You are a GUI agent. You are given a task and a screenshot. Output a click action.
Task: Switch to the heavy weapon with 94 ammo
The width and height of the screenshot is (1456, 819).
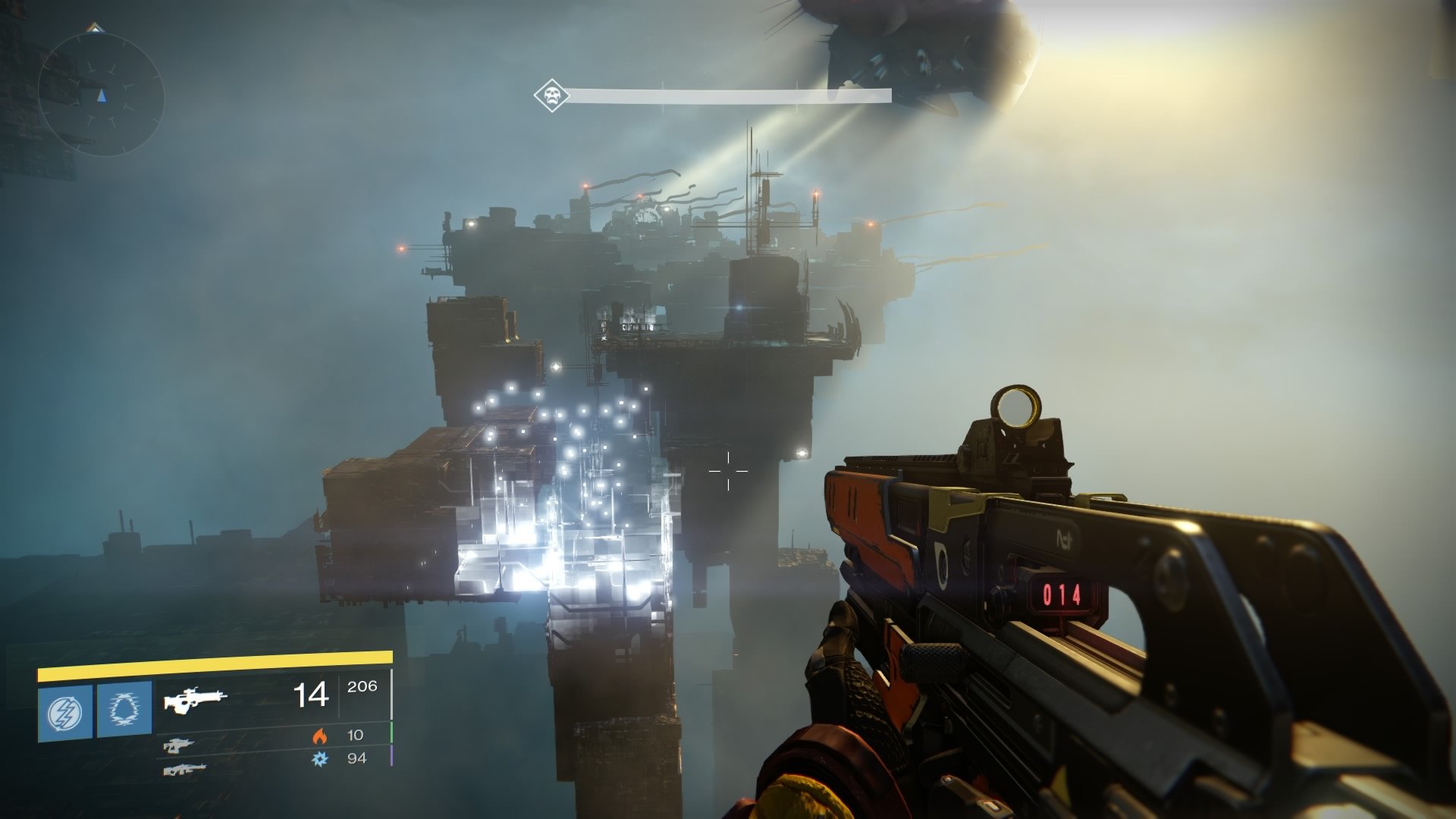tap(184, 769)
